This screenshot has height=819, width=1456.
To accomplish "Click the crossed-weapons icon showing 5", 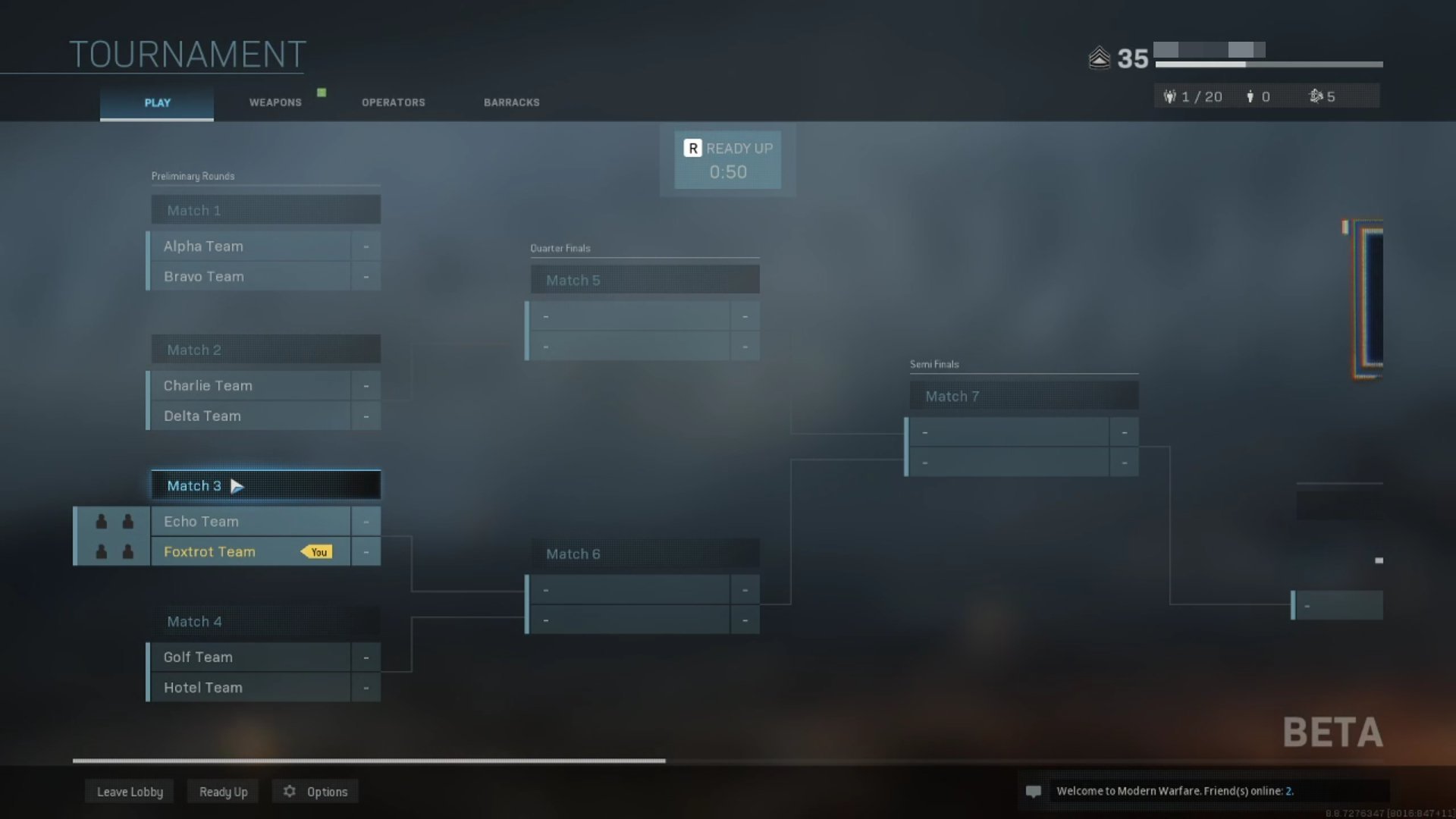I will [x=1316, y=96].
